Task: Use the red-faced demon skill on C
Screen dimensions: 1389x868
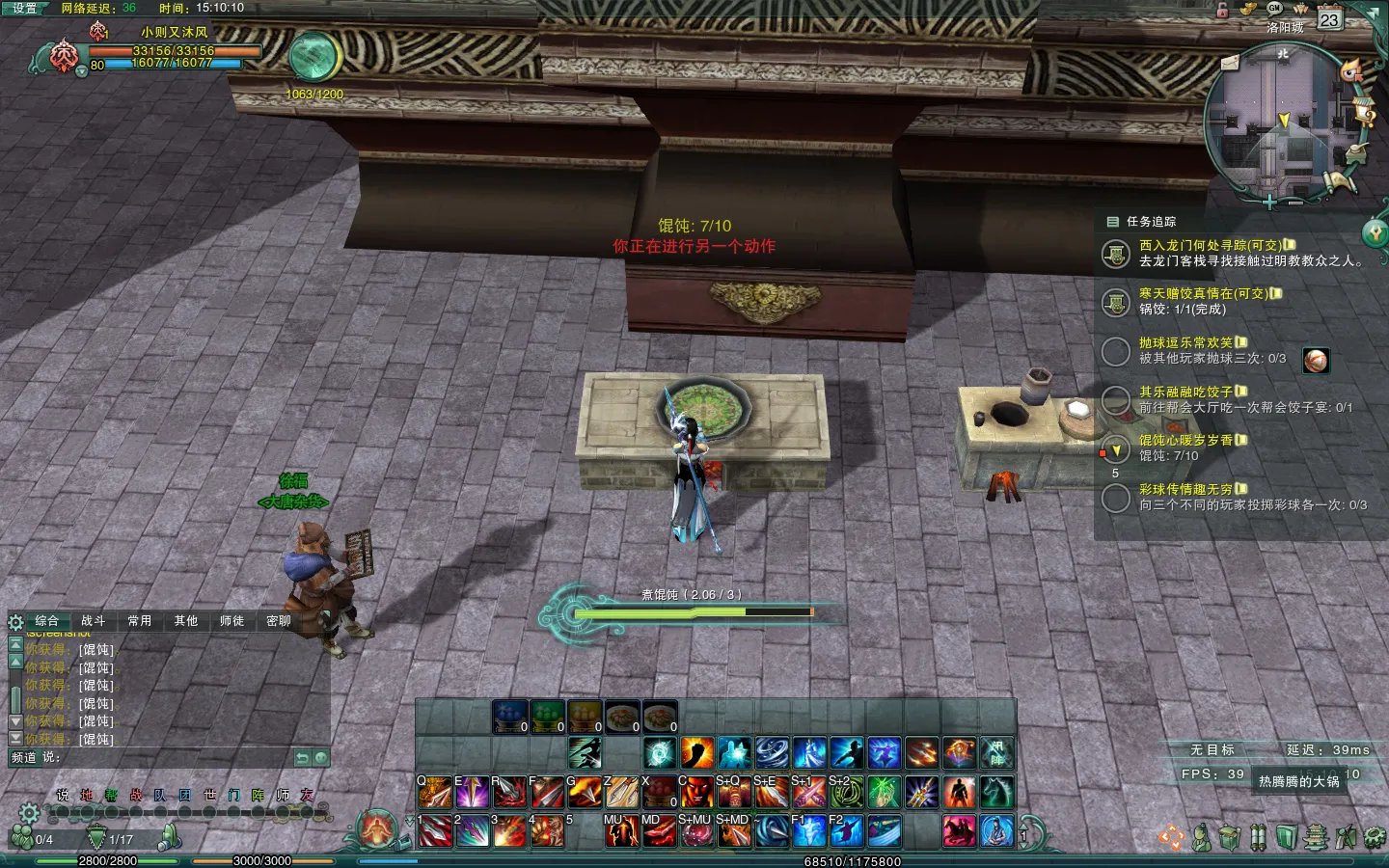Action: [696, 793]
